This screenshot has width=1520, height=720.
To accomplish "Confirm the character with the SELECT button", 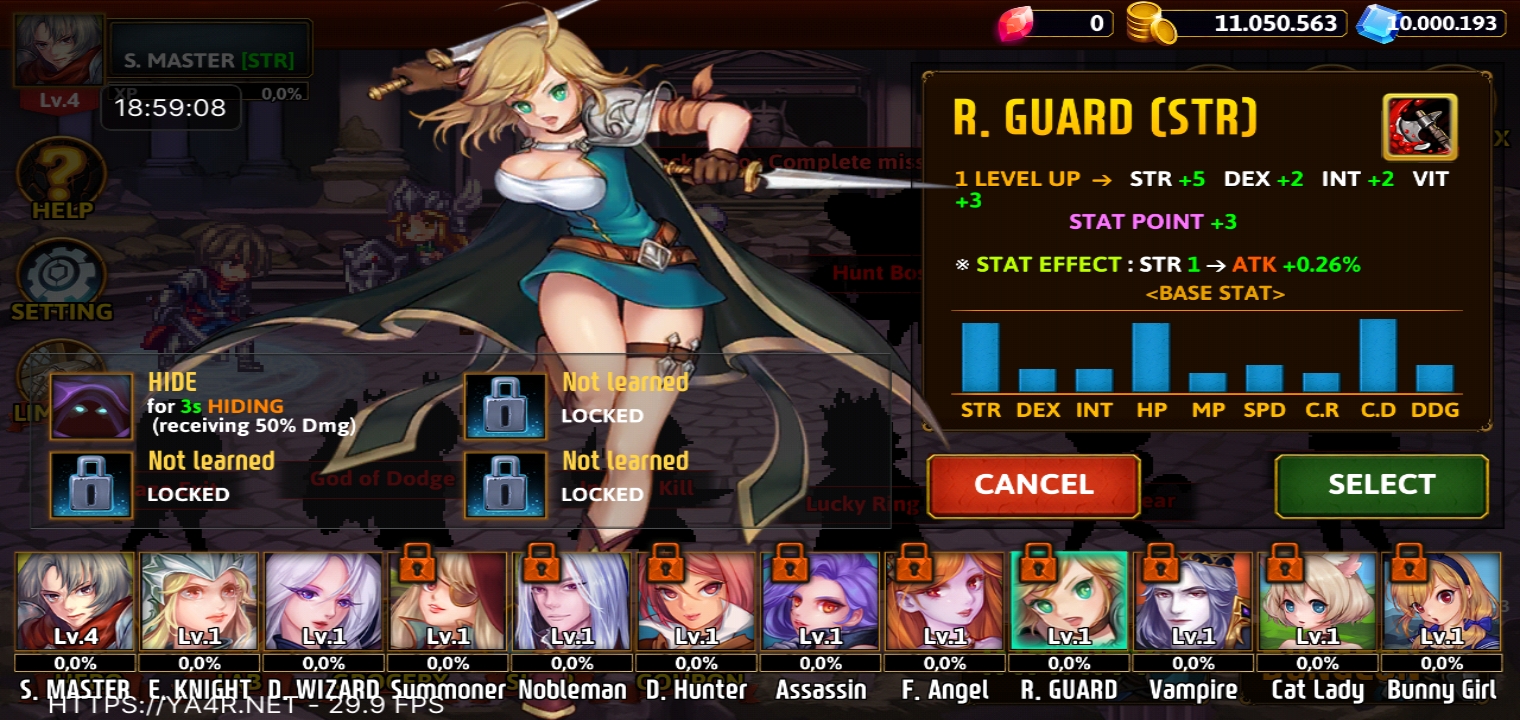I will click(1381, 485).
